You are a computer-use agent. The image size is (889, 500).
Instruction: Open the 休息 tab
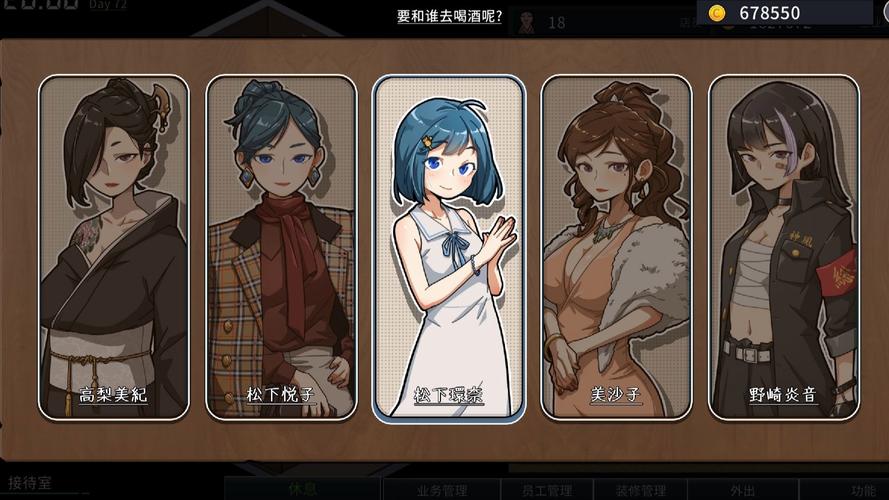pyautogui.click(x=301, y=490)
